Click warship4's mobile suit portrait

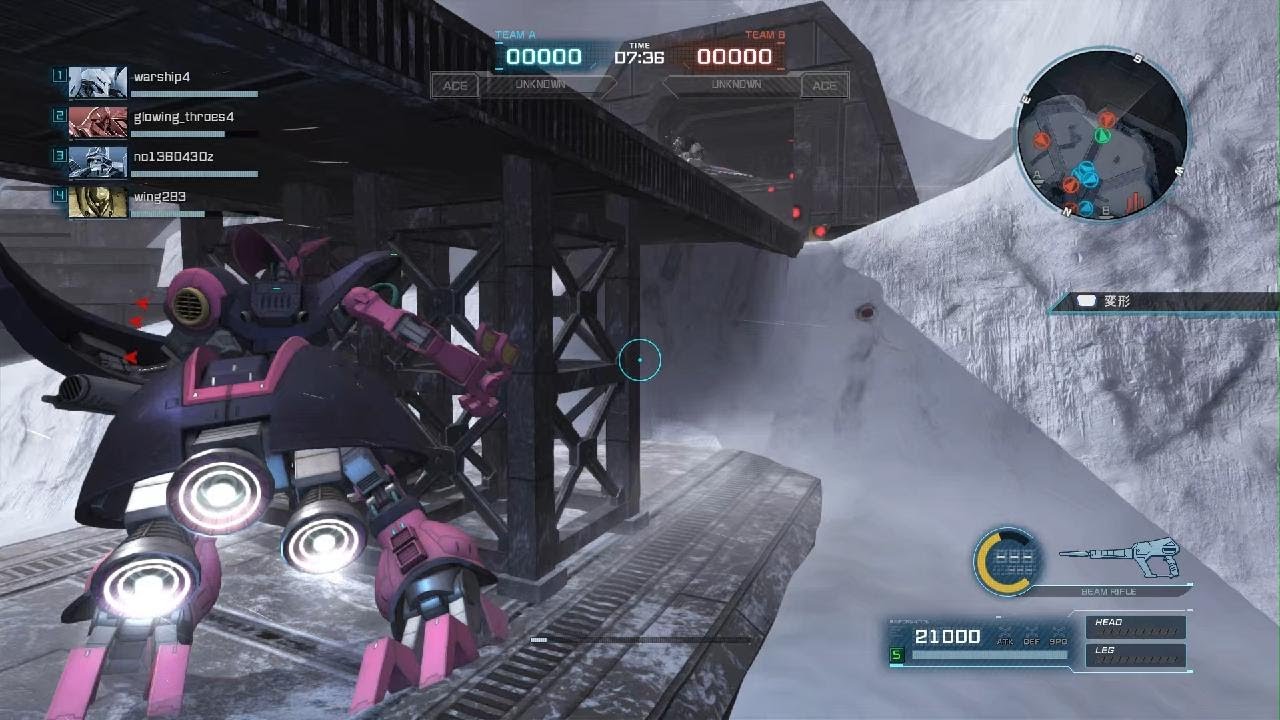pos(98,82)
